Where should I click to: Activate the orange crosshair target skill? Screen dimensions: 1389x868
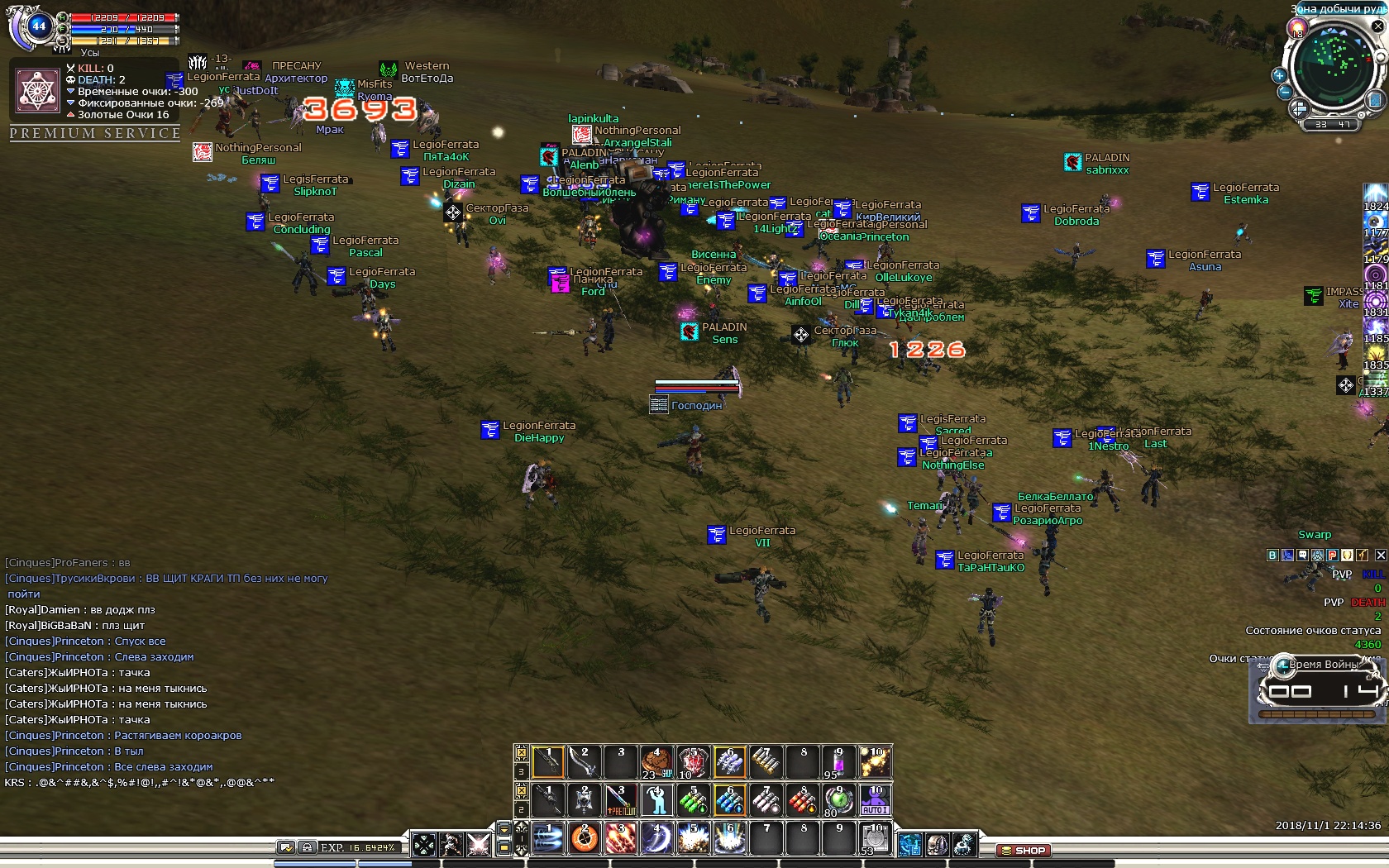[x=584, y=838]
